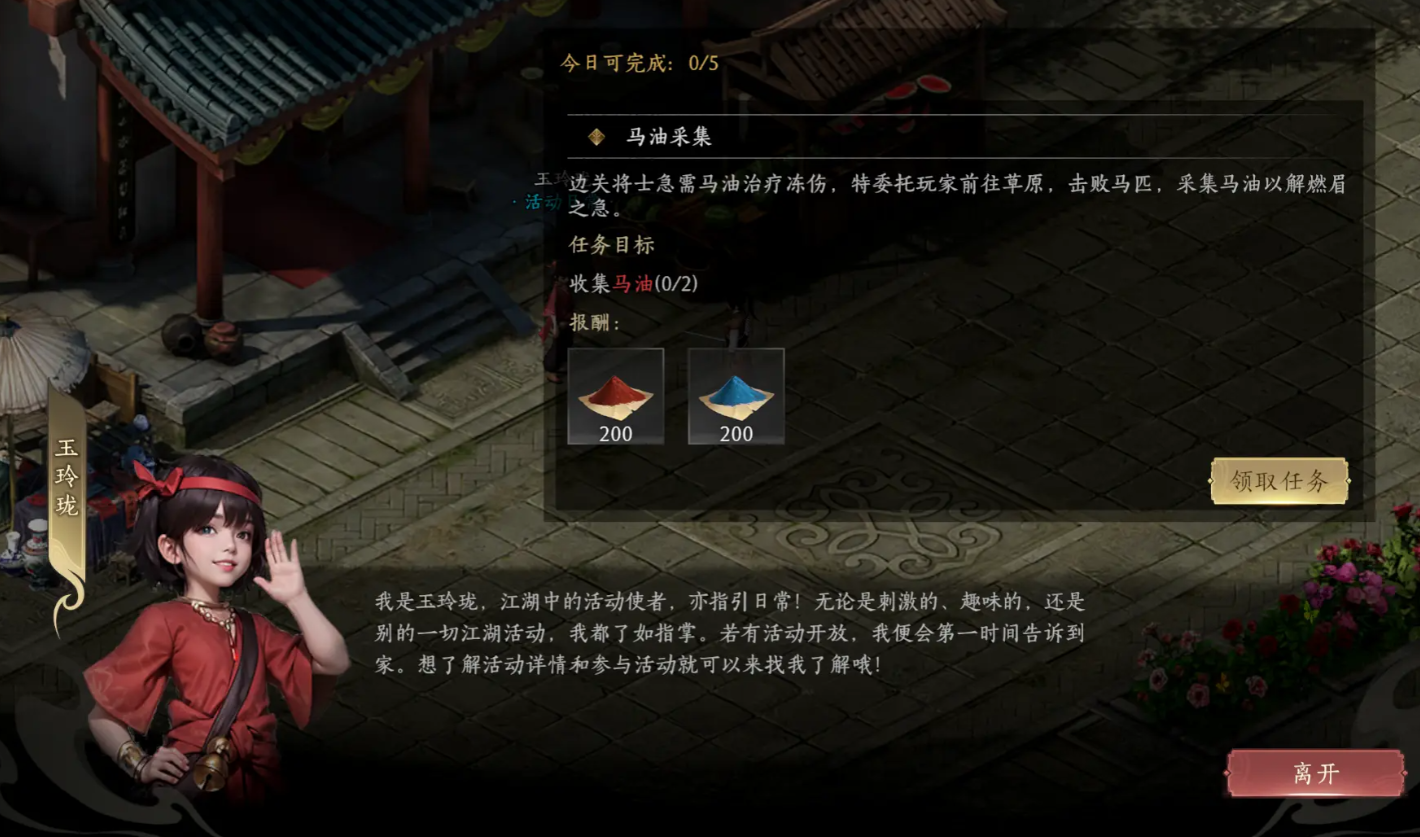Click the dialogue text spoken by 玉玲珑
Screen dimensions: 1420x837
[730, 632]
